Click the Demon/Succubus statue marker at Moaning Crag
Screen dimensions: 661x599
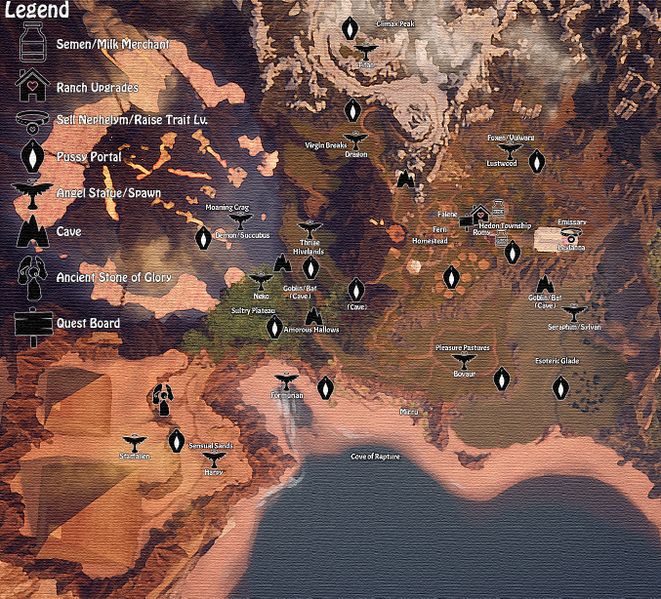239,218
